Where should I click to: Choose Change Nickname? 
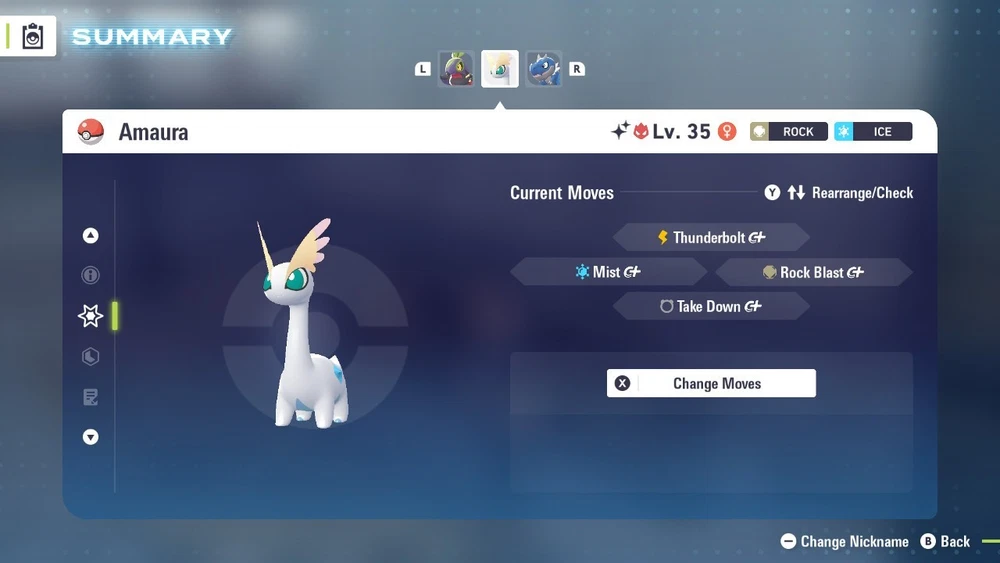(x=845, y=541)
